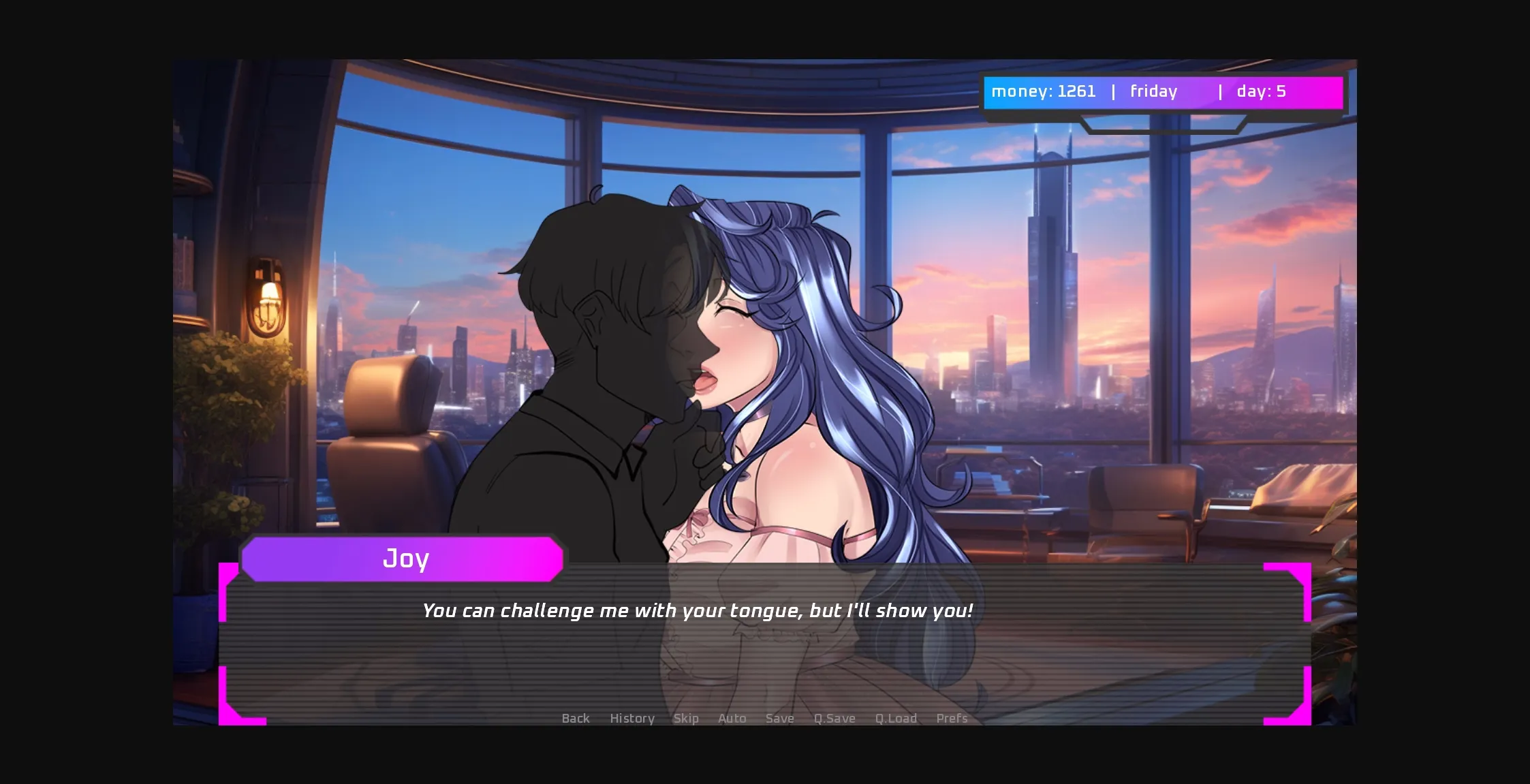Screen dimensions: 1530x784
Task: Click Joy's character sprite
Action: [783, 341]
